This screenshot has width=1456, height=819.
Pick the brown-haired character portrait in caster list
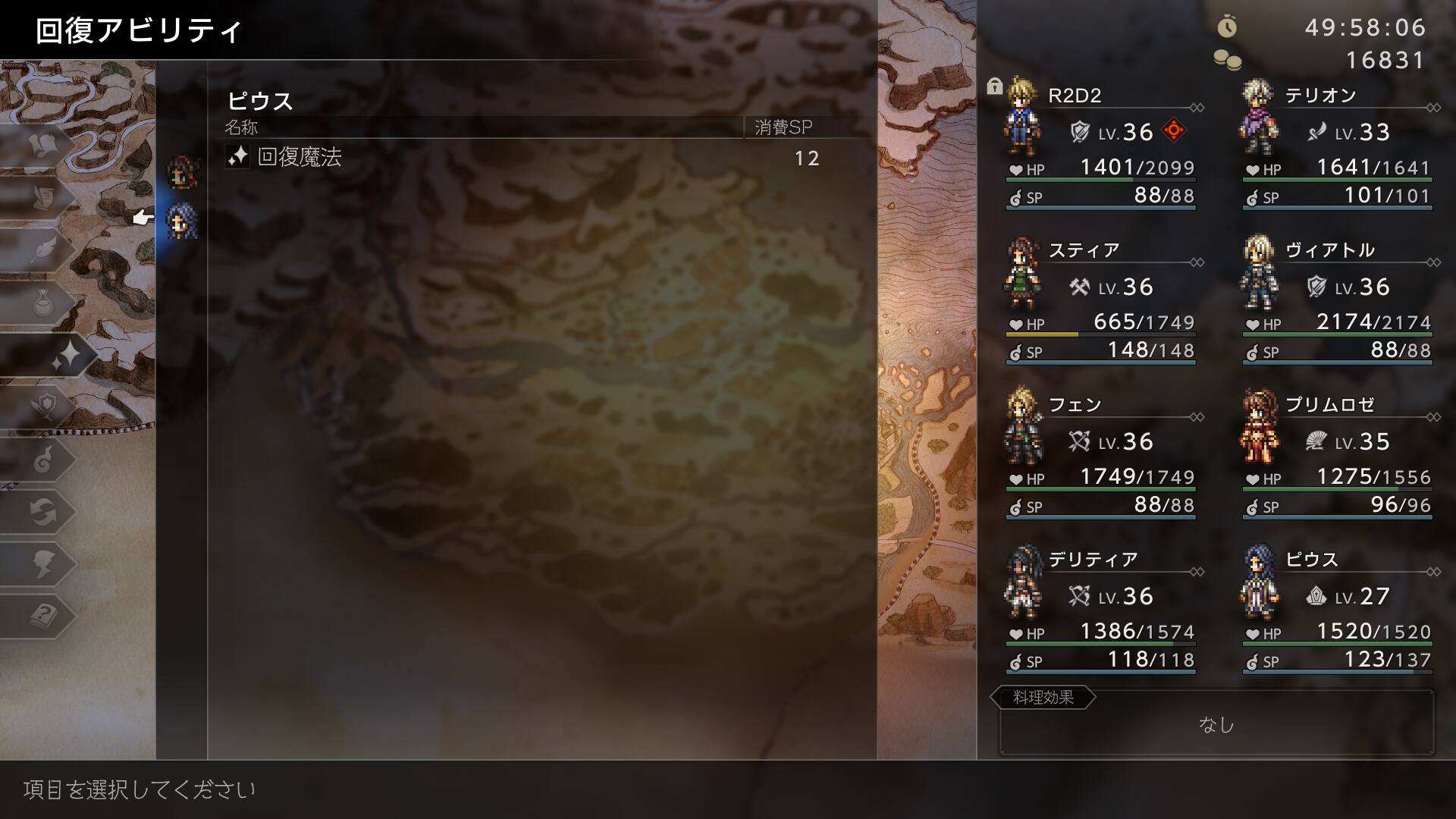coord(182,172)
